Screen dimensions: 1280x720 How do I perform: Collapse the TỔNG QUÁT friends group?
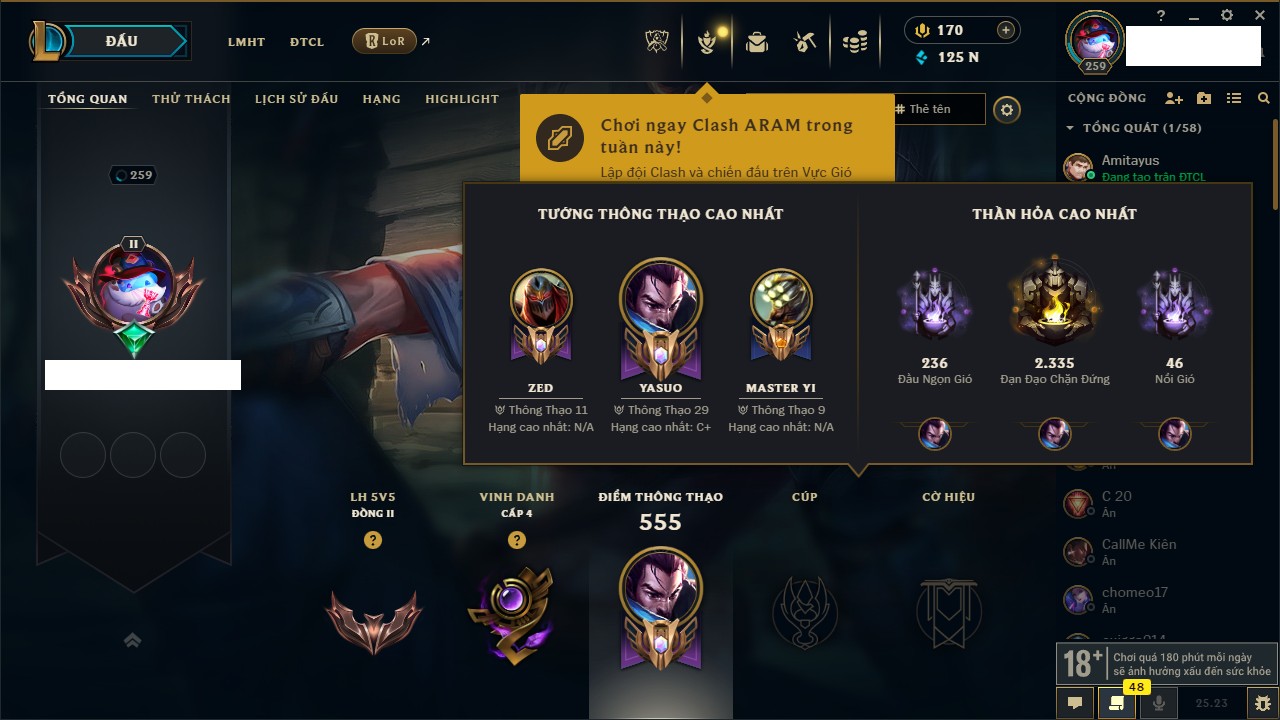click(1071, 128)
